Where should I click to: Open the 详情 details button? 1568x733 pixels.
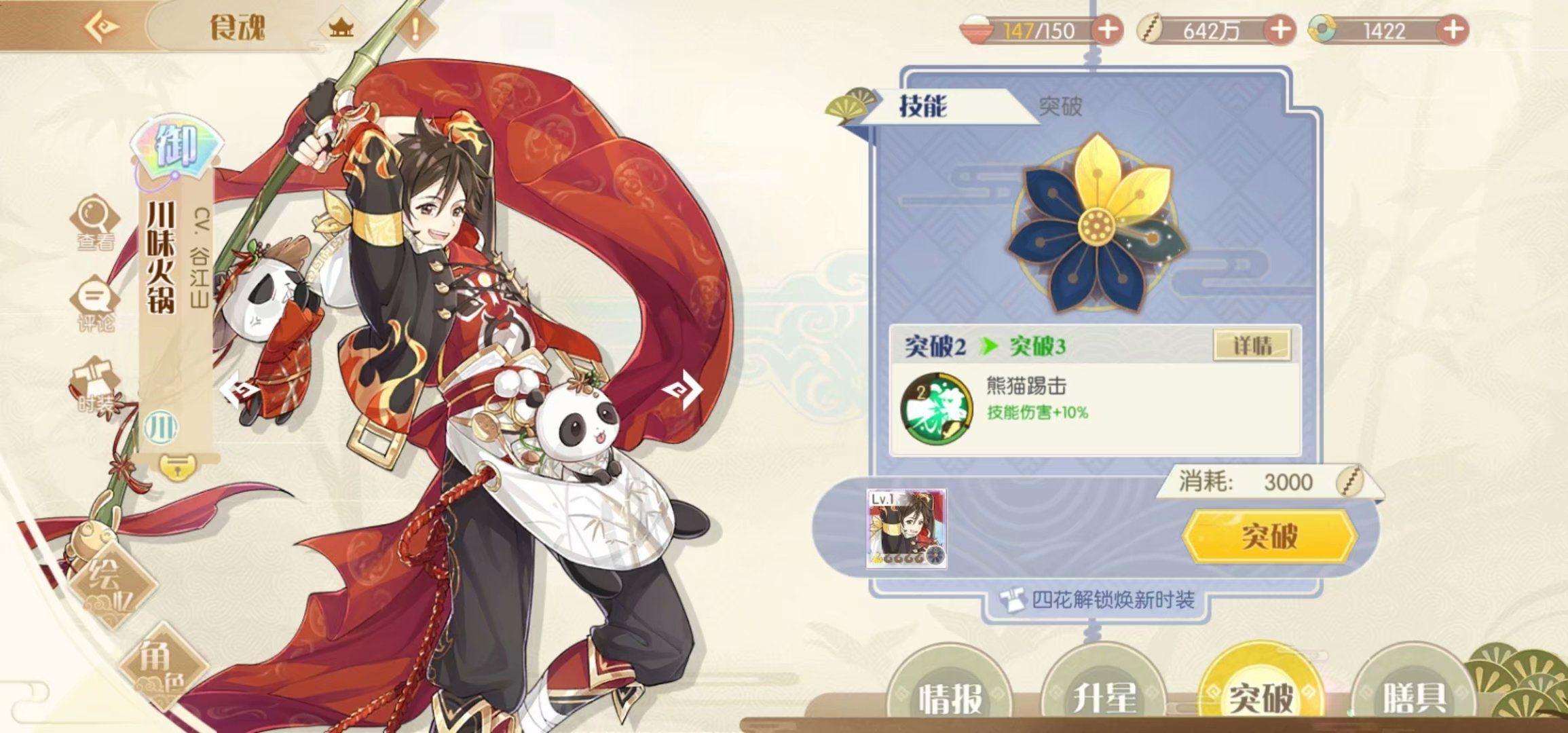point(1252,345)
